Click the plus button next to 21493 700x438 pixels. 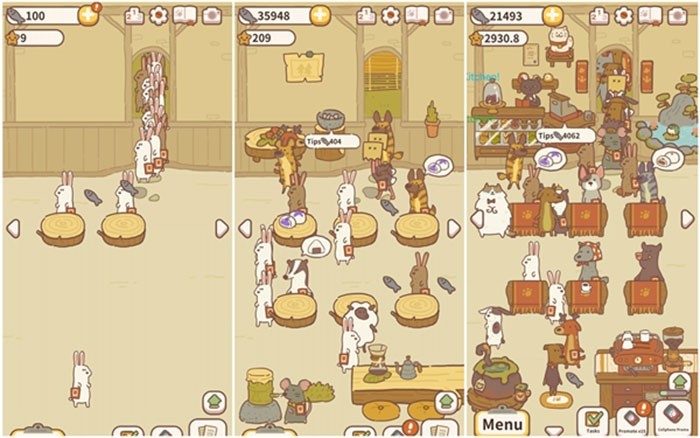(553, 16)
